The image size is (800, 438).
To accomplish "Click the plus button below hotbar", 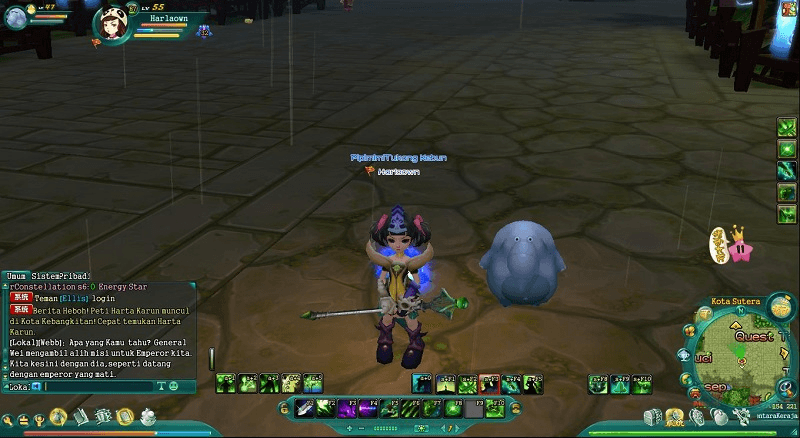I will point(349,427).
